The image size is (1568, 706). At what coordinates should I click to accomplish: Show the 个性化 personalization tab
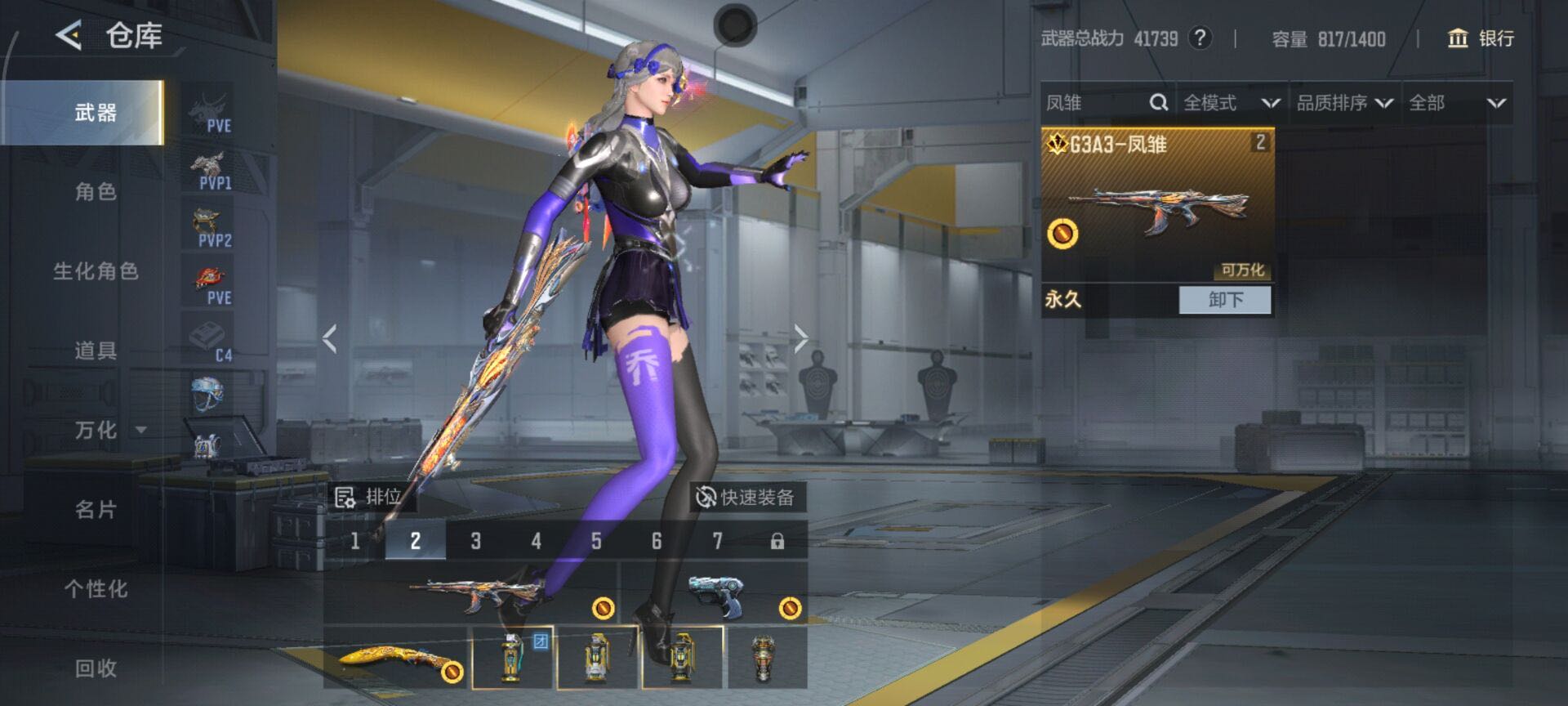(x=96, y=589)
